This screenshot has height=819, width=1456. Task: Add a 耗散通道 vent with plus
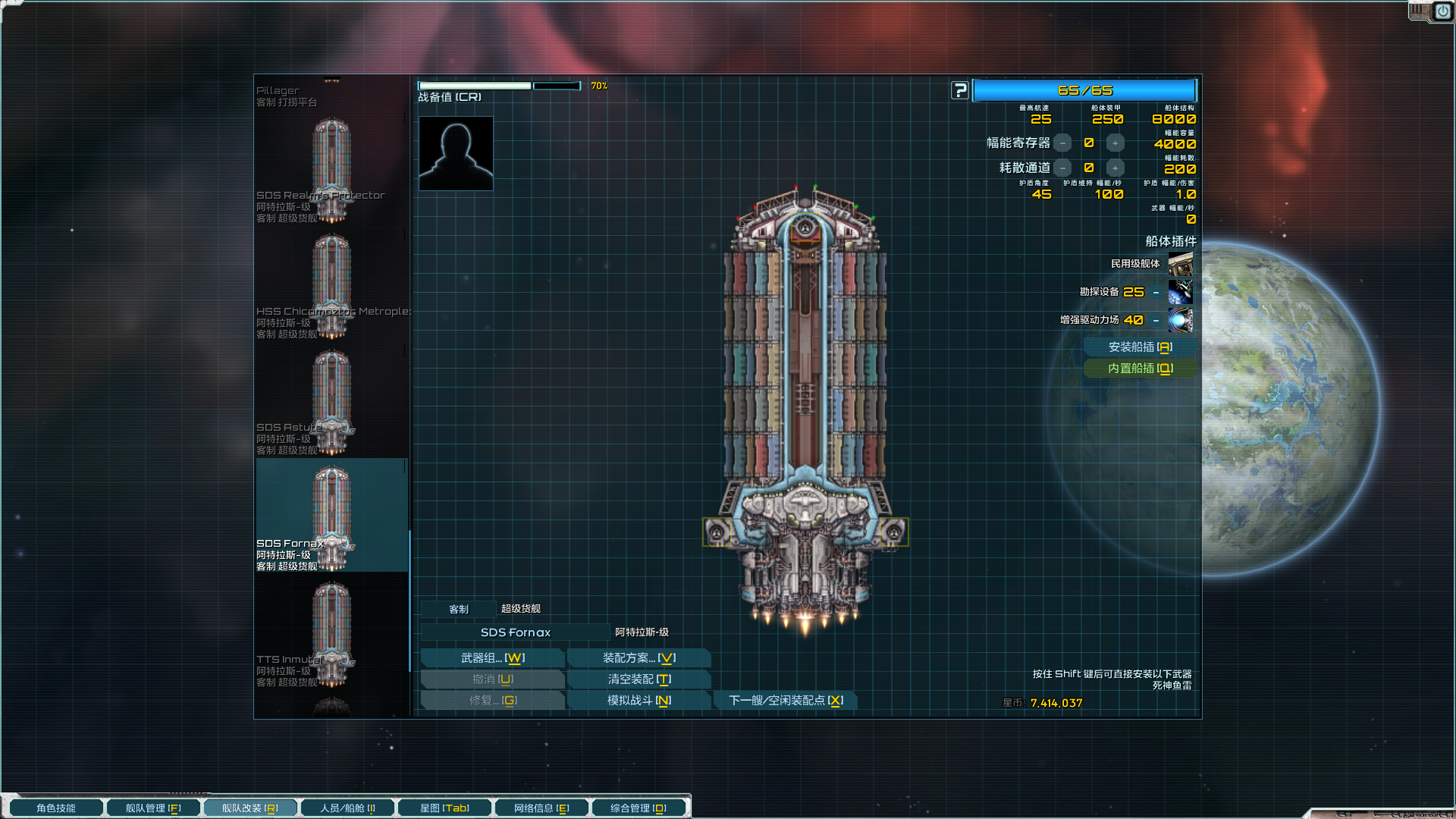click(x=1115, y=168)
